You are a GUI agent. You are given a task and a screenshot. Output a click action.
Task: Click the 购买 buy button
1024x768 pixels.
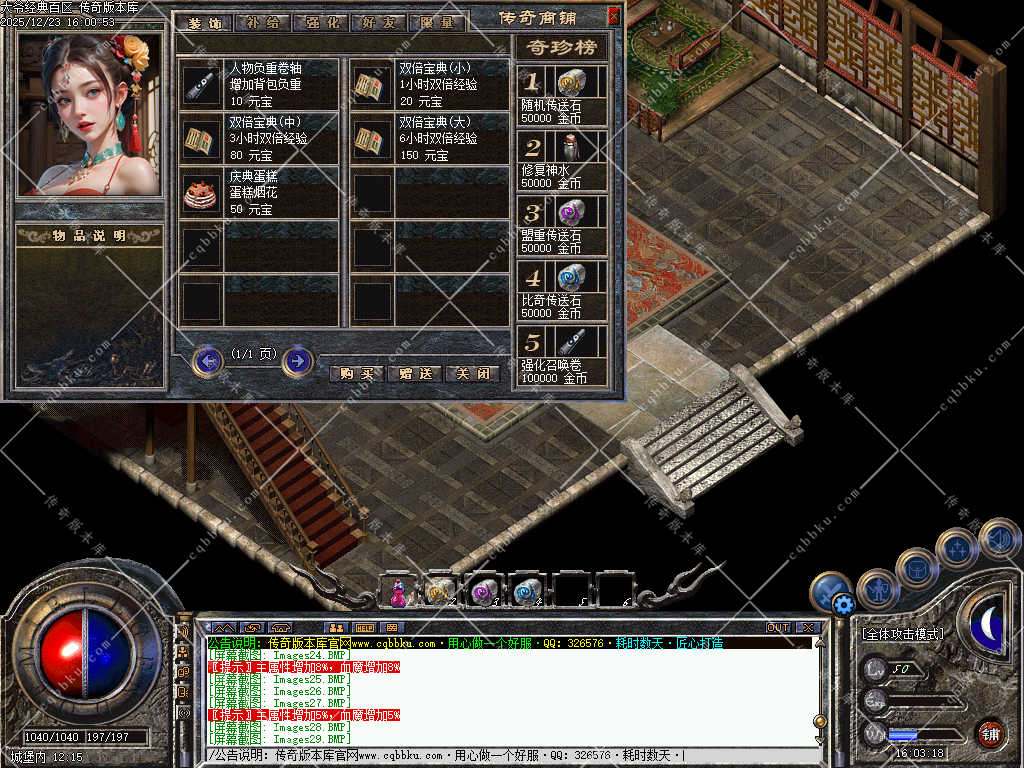(x=356, y=373)
